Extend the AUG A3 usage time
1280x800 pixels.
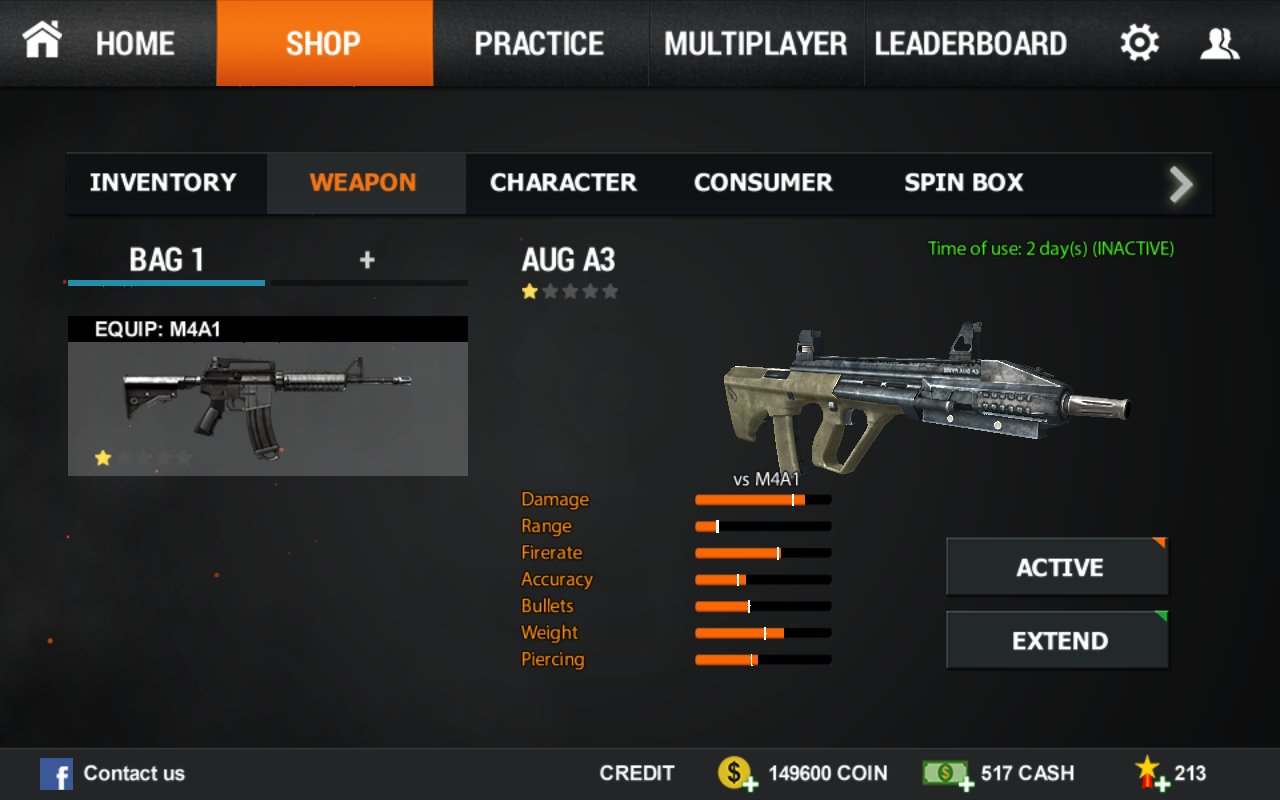coord(1058,641)
